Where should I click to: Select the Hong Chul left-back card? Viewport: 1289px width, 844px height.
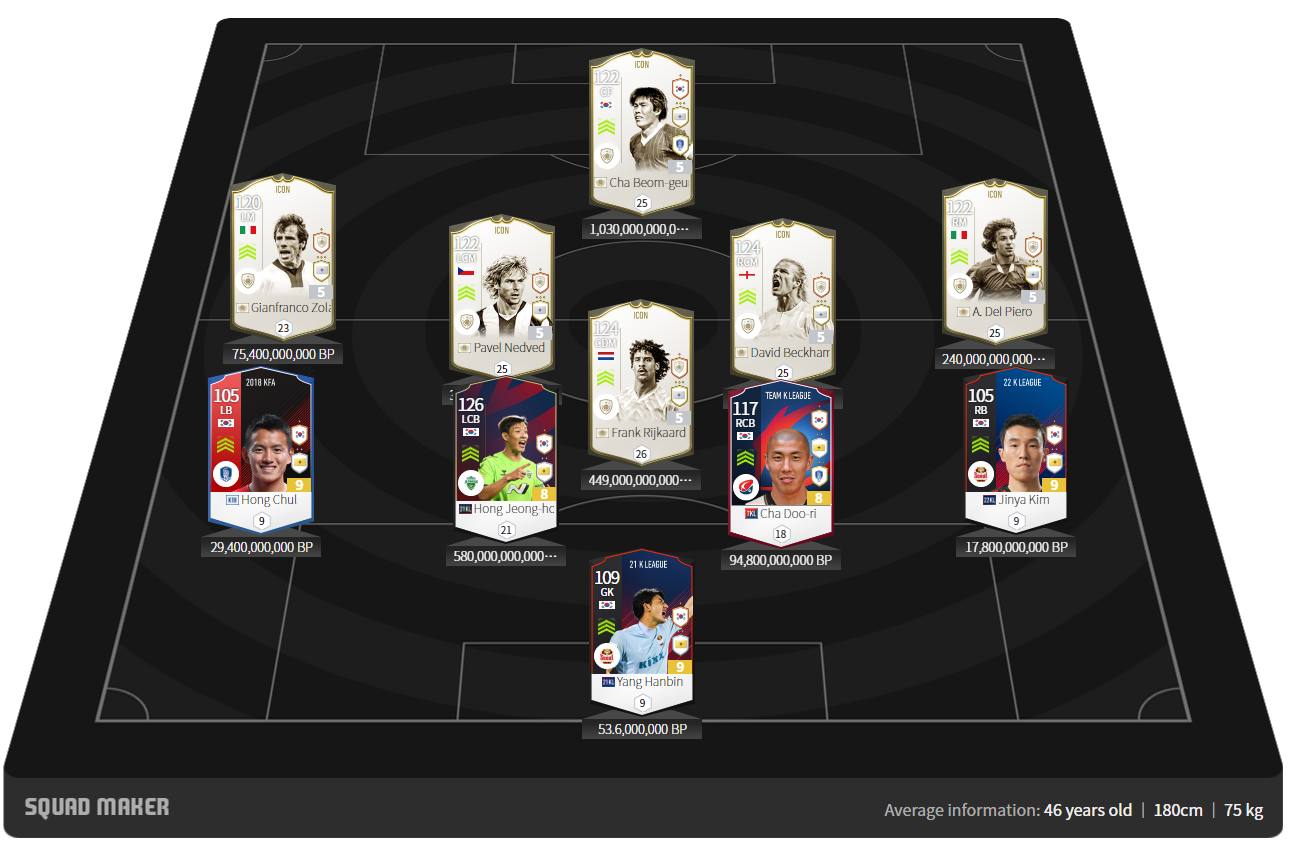coord(261,445)
